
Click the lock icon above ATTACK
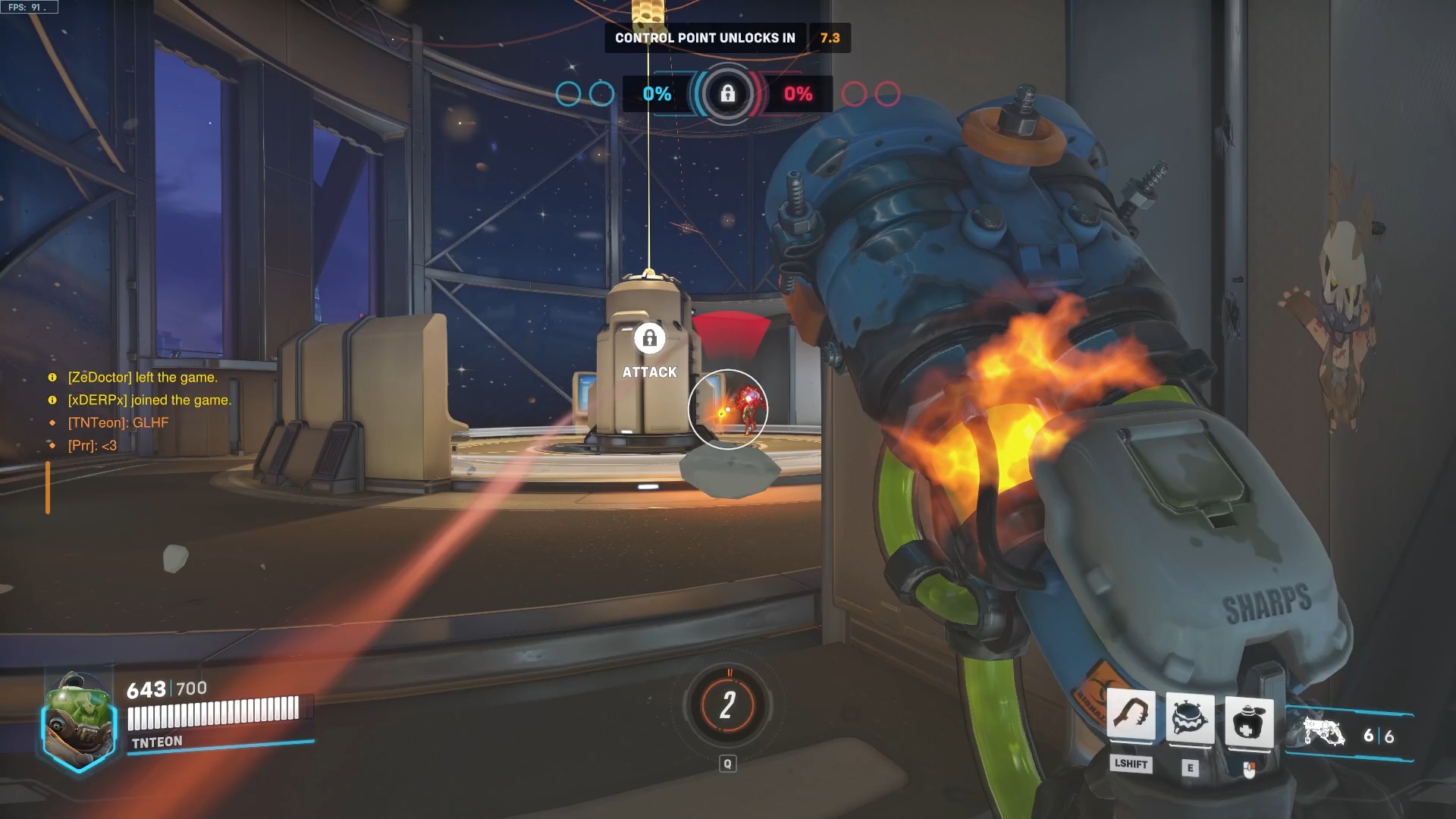pos(649,340)
